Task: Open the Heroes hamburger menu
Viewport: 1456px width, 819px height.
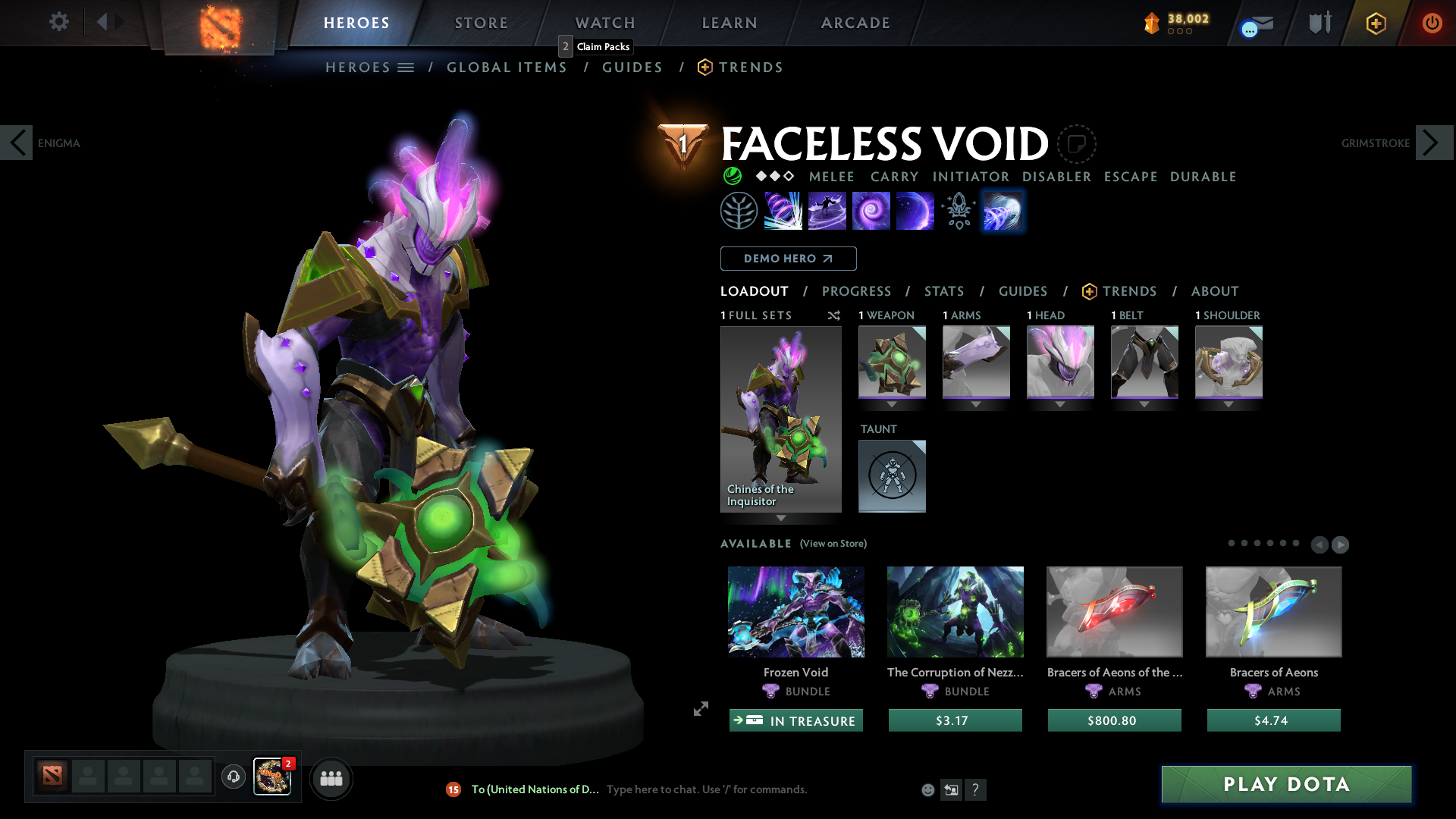Action: pyautogui.click(x=406, y=67)
